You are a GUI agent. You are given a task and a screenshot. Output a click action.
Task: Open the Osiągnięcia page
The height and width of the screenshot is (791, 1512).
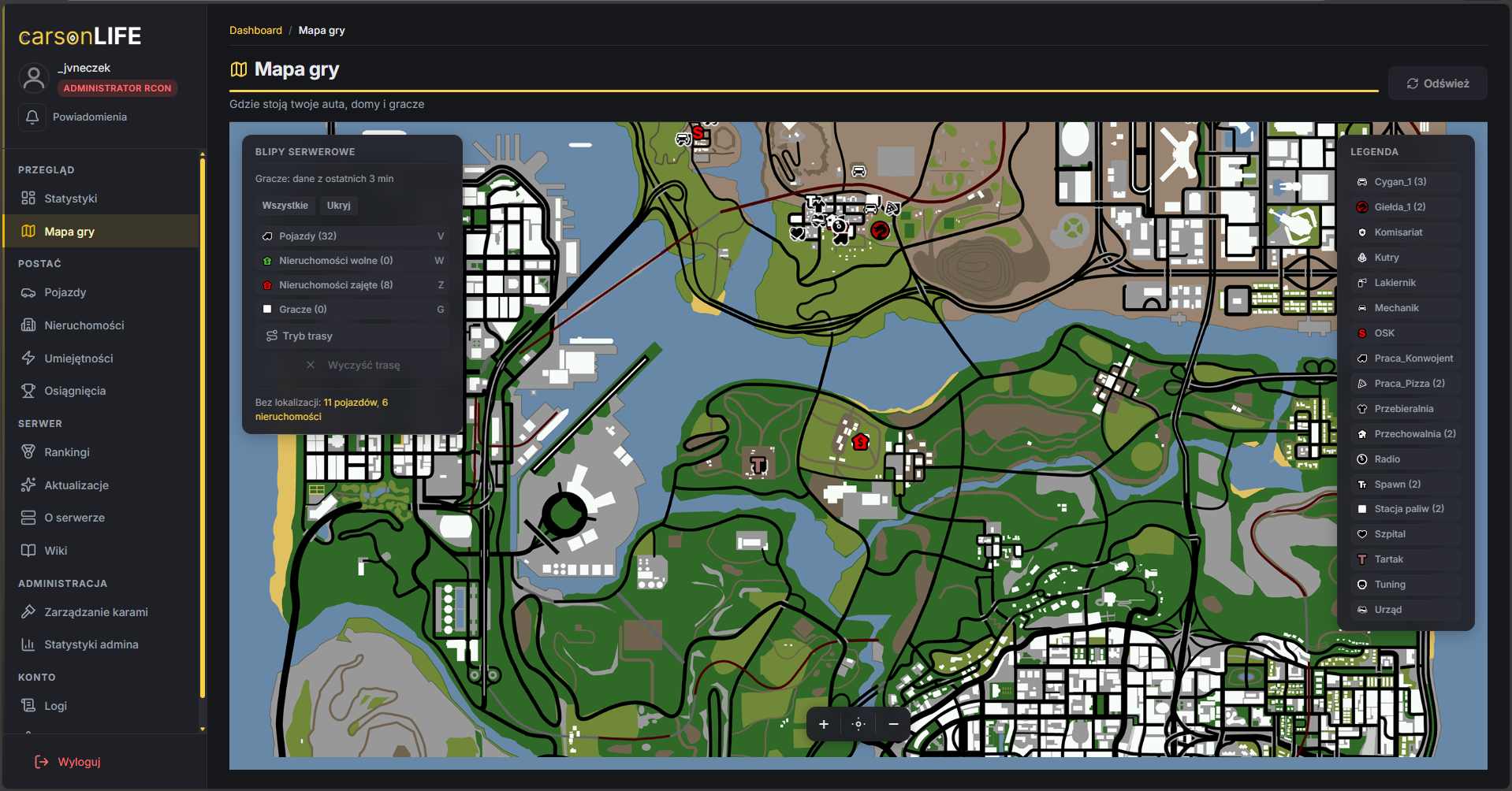tap(75, 391)
